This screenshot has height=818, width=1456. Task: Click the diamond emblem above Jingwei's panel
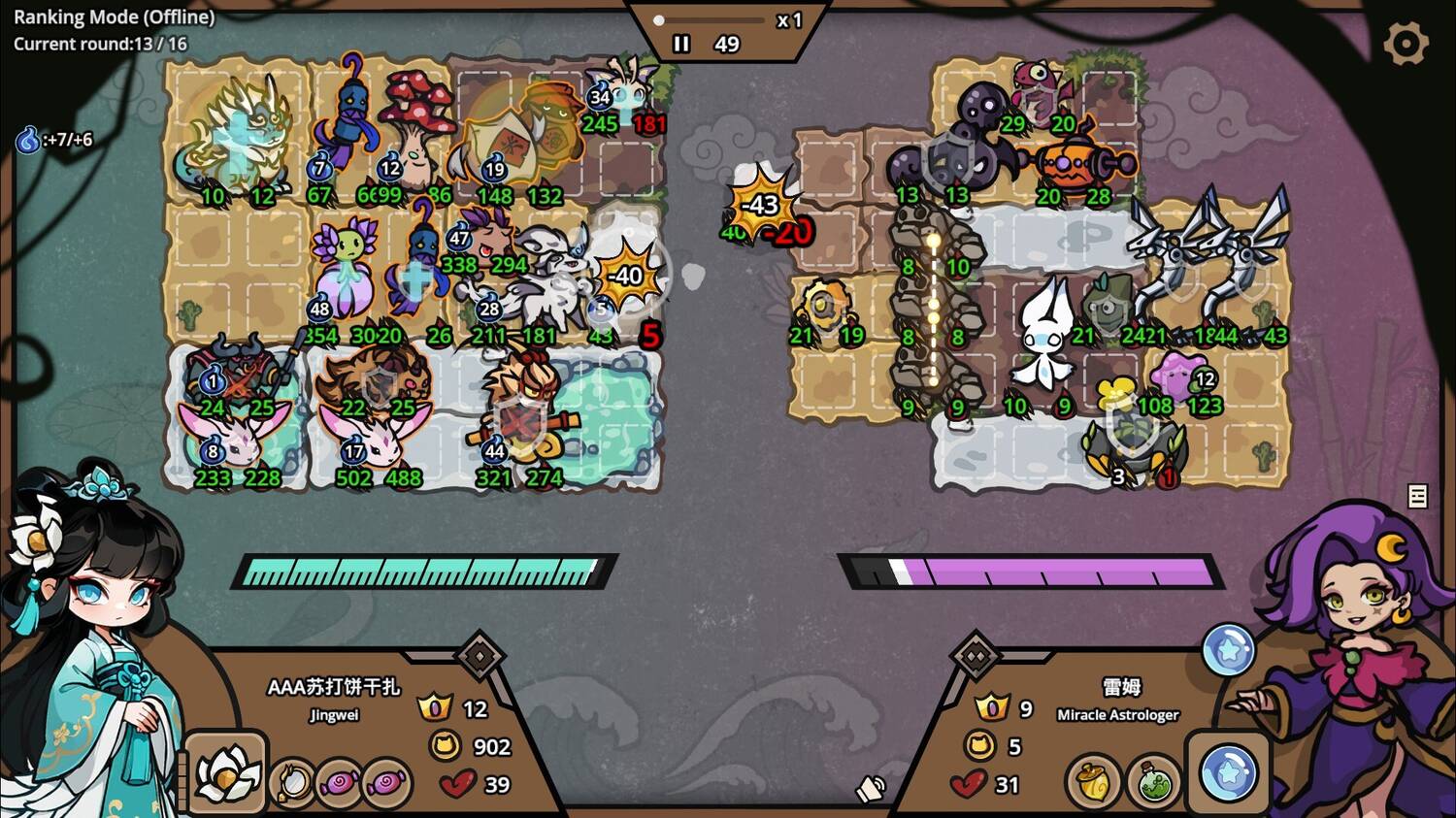coord(480,657)
